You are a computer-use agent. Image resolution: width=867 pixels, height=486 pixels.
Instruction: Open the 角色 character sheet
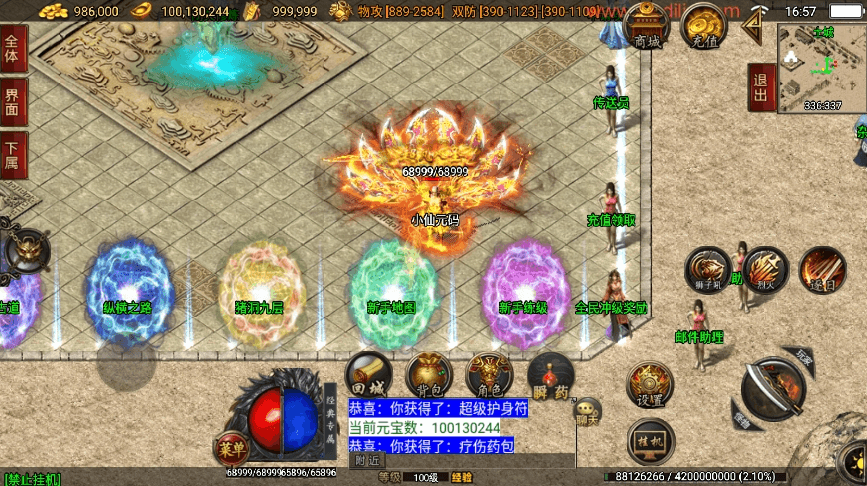(x=489, y=377)
